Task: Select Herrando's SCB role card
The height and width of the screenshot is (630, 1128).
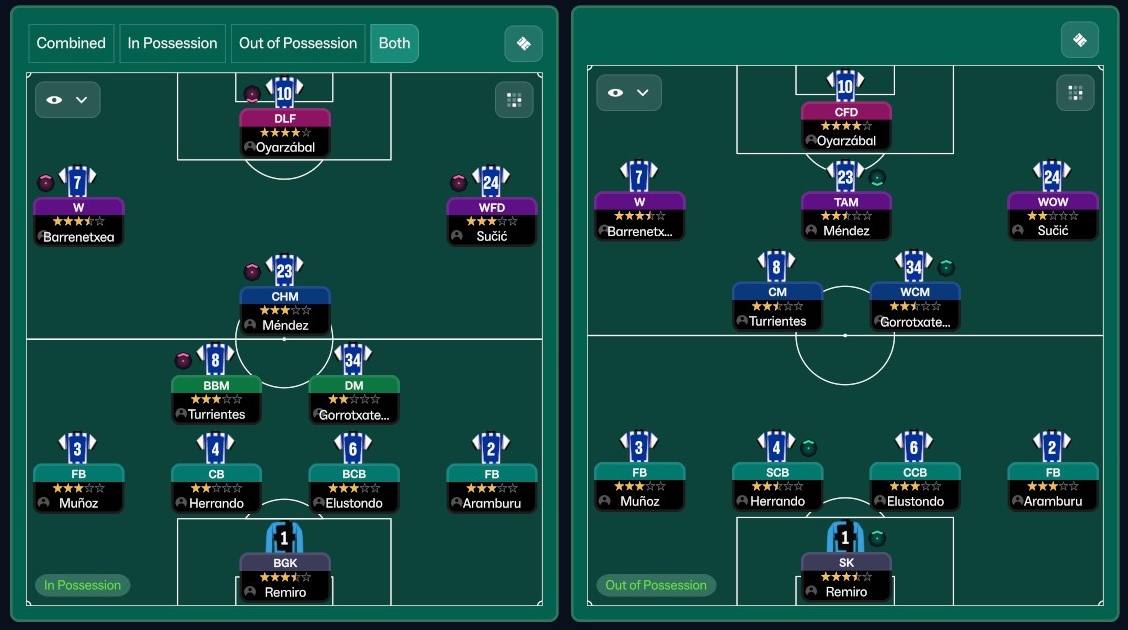Action: coord(777,486)
